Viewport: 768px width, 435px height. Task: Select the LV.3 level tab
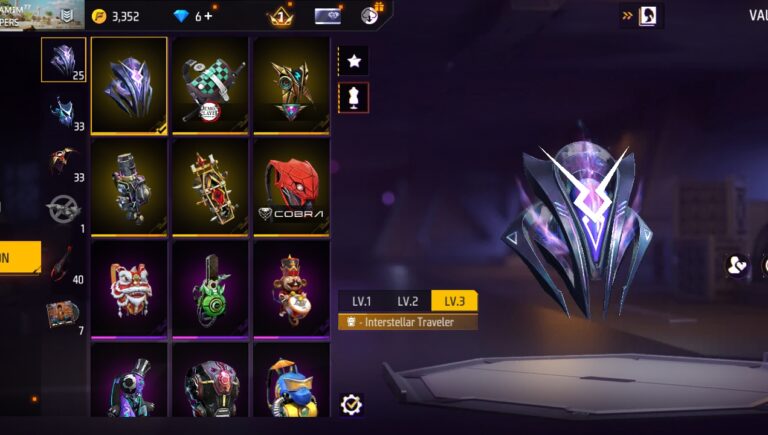coord(454,301)
